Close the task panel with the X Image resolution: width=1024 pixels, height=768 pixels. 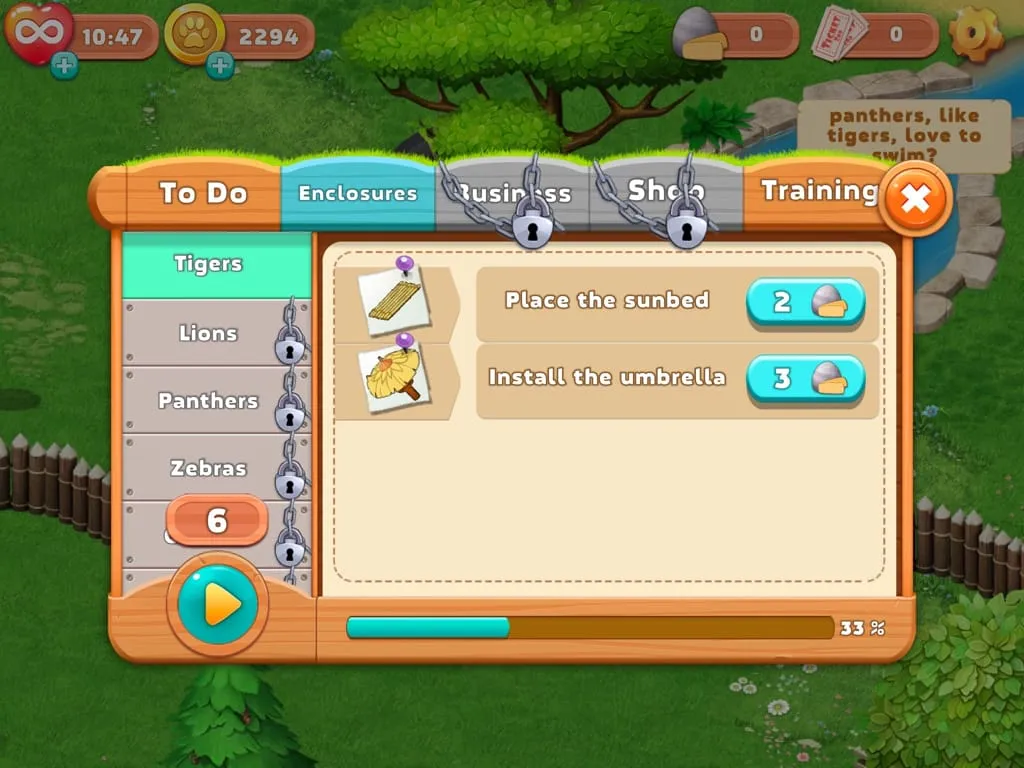coord(914,199)
